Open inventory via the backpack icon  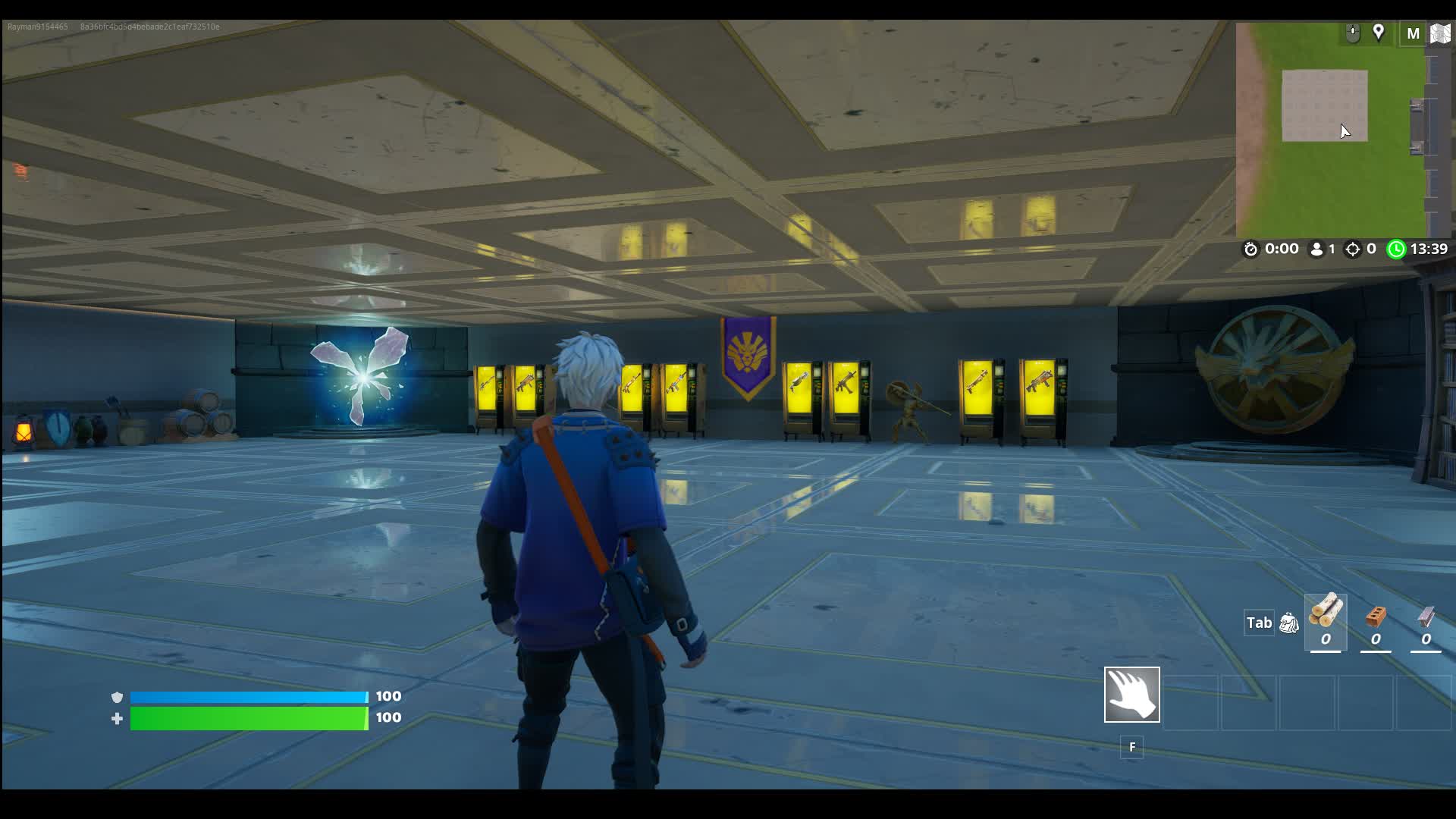[1287, 623]
